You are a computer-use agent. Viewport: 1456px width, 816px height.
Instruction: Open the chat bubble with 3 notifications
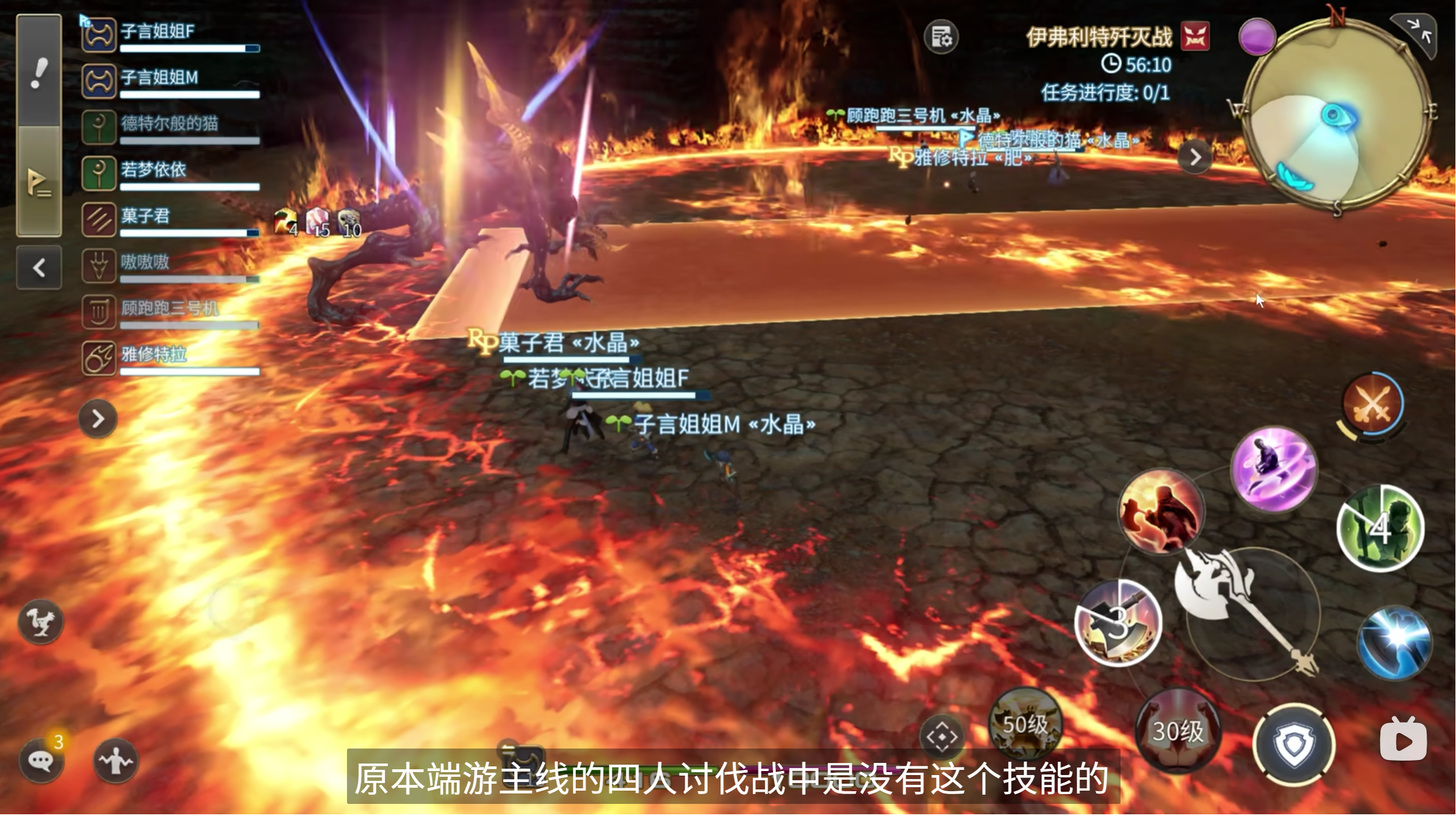[42, 761]
